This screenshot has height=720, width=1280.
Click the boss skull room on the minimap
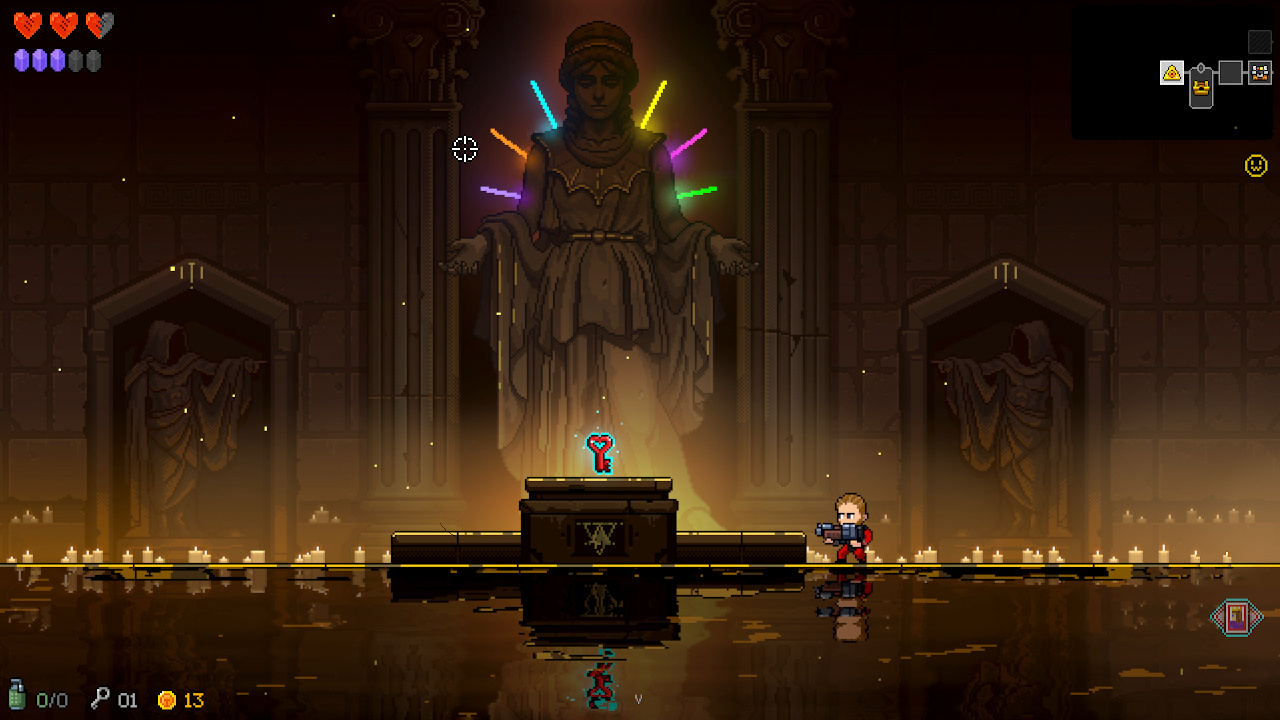point(1260,72)
